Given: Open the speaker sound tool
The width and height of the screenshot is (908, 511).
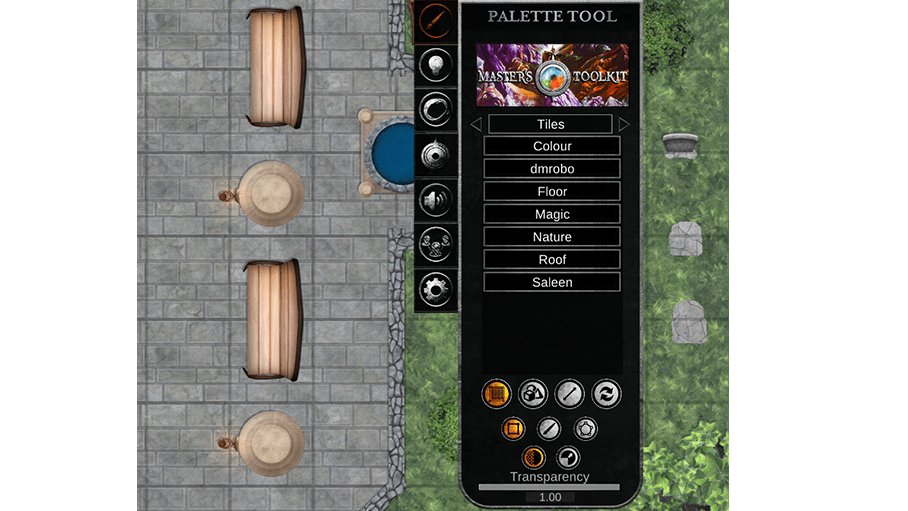Looking at the screenshot, I should [x=436, y=198].
